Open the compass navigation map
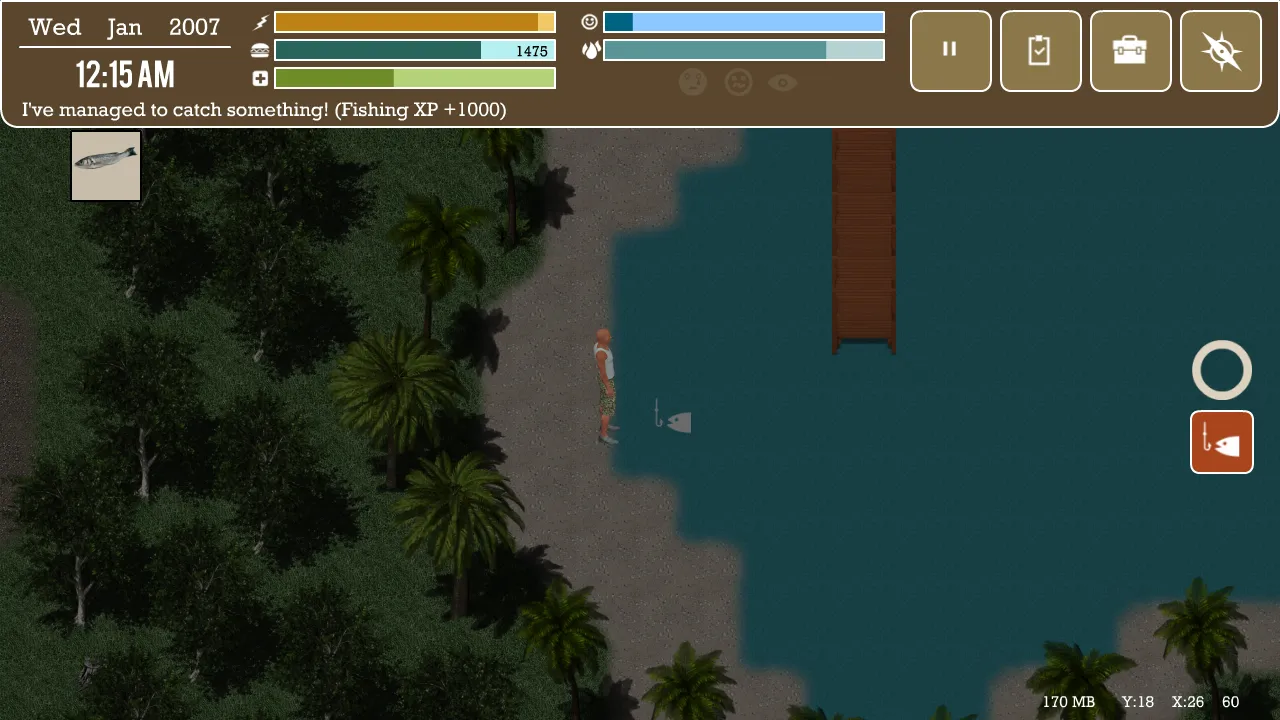Viewport: 1280px width, 720px height. point(1220,51)
